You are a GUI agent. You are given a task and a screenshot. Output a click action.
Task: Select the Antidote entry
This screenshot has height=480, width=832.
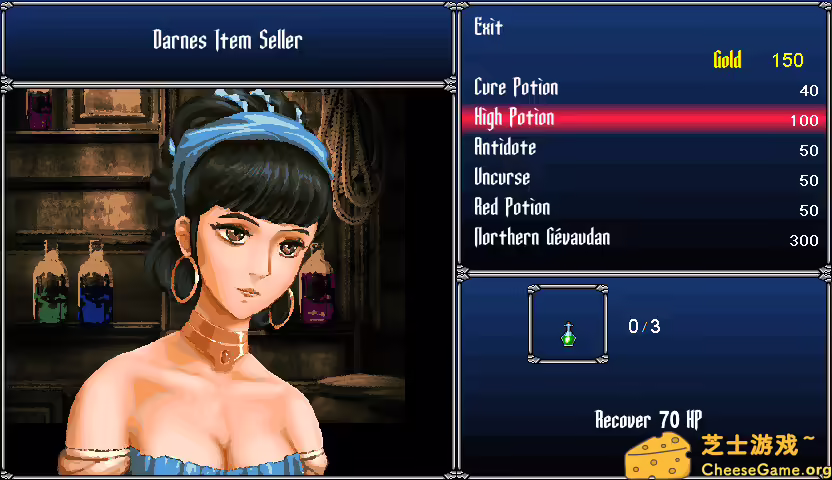point(505,149)
